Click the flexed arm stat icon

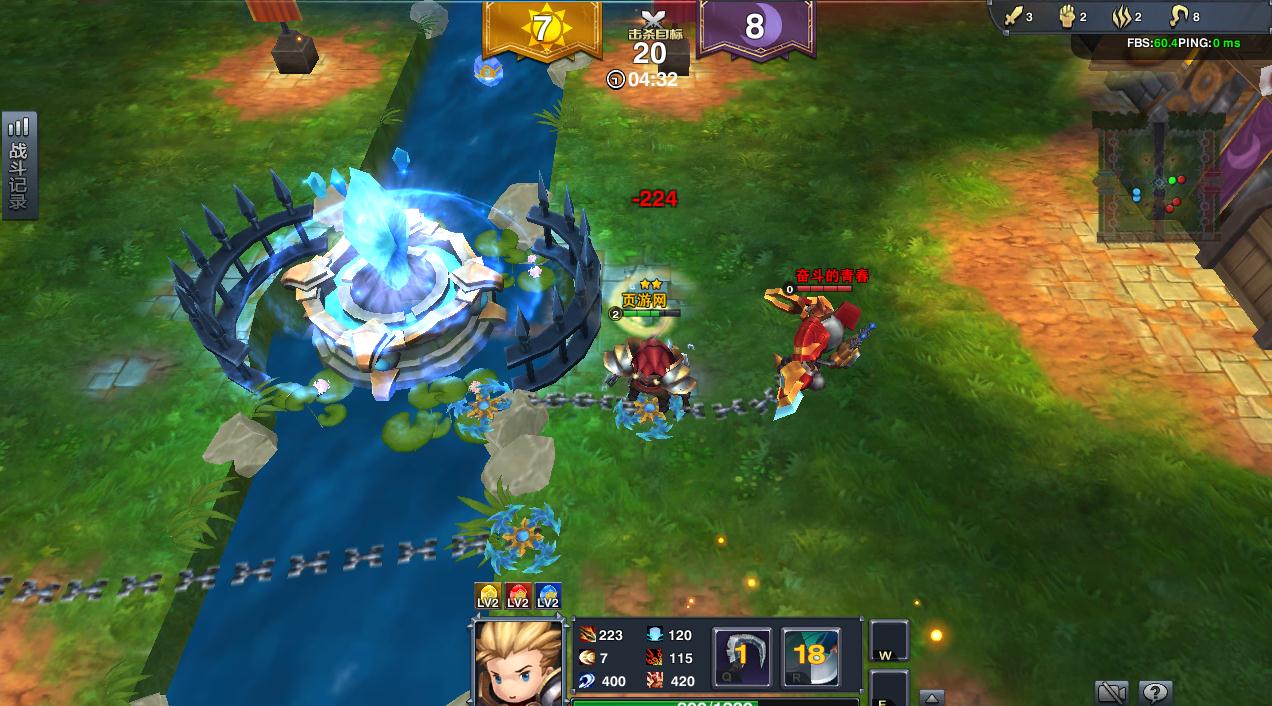[x=1179, y=17]
